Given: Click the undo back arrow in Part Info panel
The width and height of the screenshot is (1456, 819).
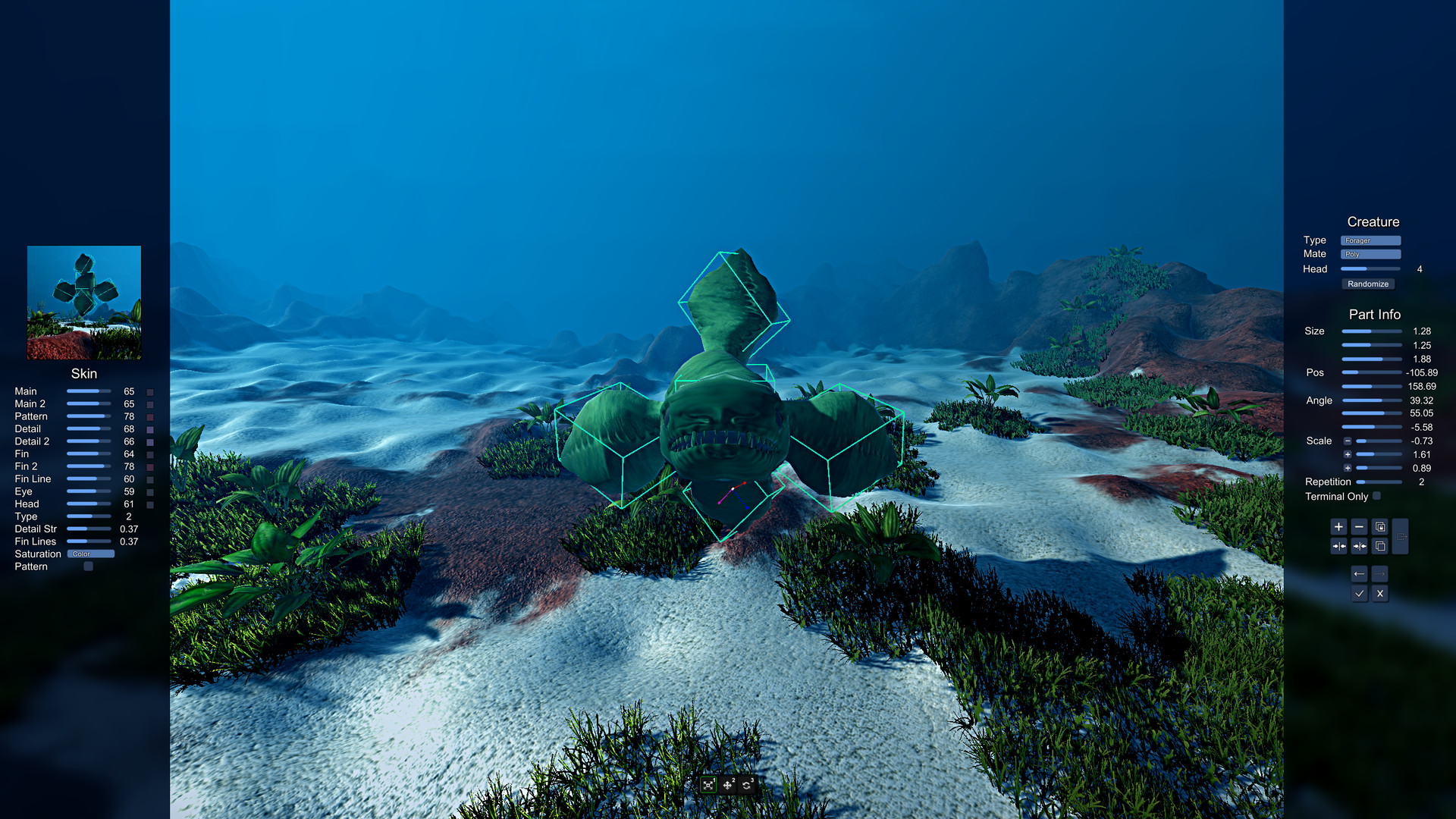Looking at the screenshot, I should tap(1359, 574).
